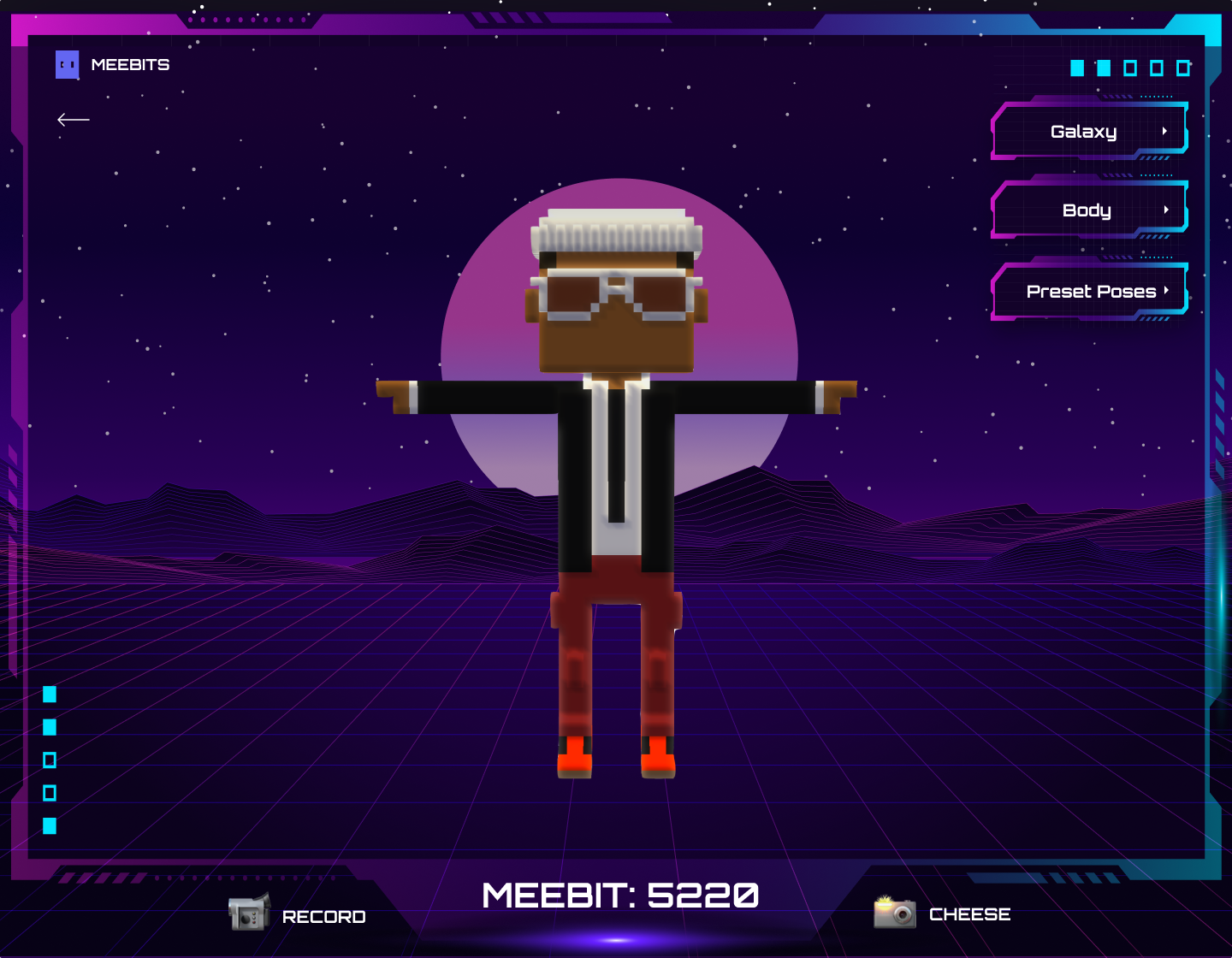Click the back arrow at top left

pyautogui.click(x=73, y=120)
